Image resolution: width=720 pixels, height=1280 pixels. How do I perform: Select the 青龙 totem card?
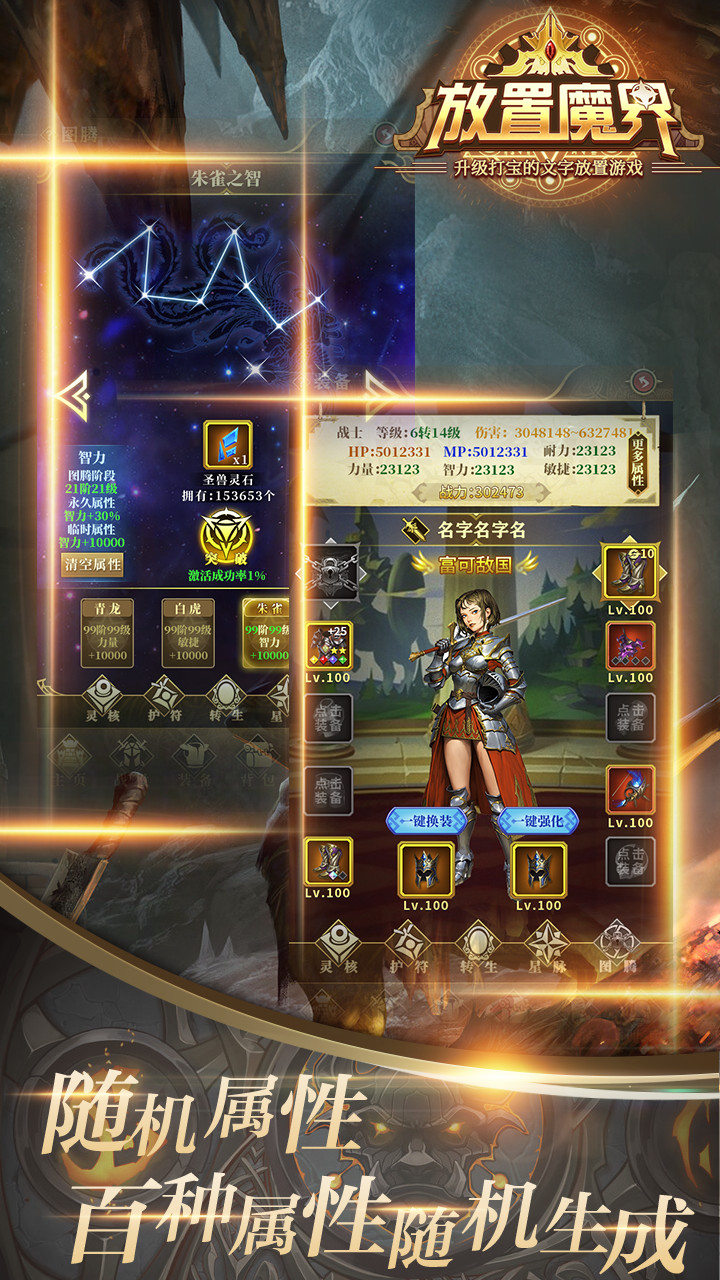click(x=108, y=632)
